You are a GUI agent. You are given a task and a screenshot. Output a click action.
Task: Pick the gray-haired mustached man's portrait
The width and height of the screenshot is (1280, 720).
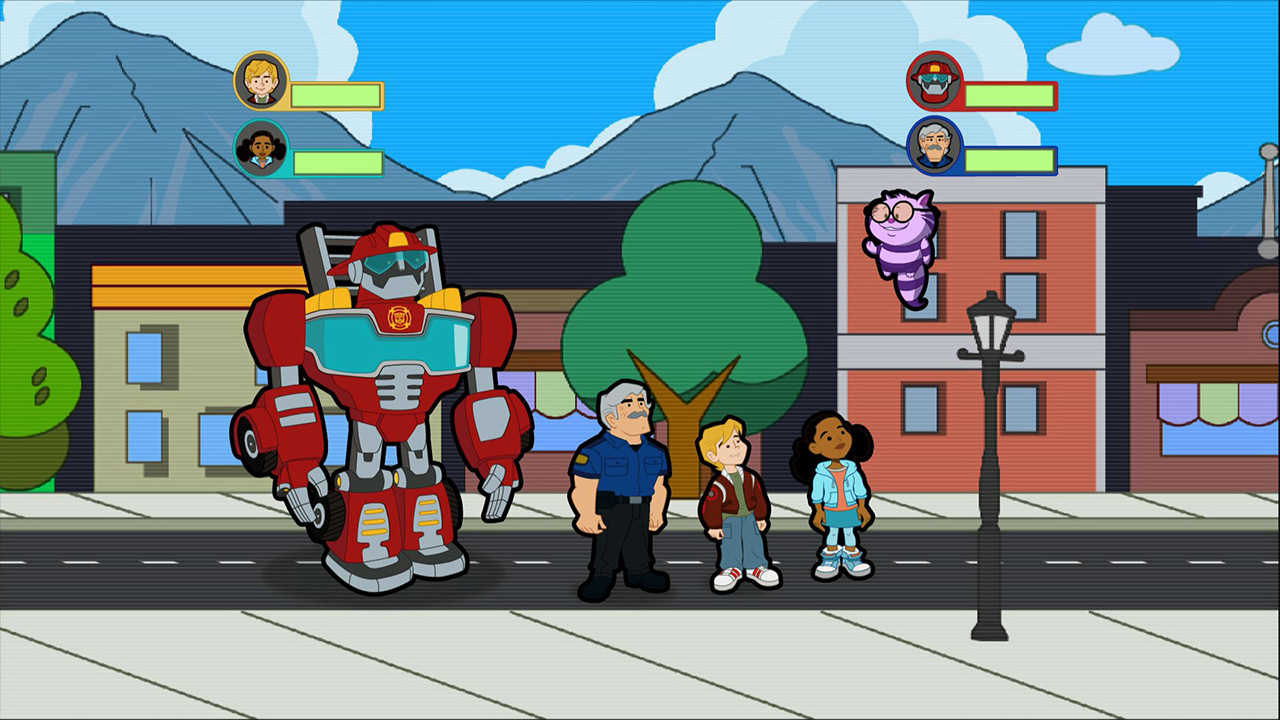(x=935, y=146)
